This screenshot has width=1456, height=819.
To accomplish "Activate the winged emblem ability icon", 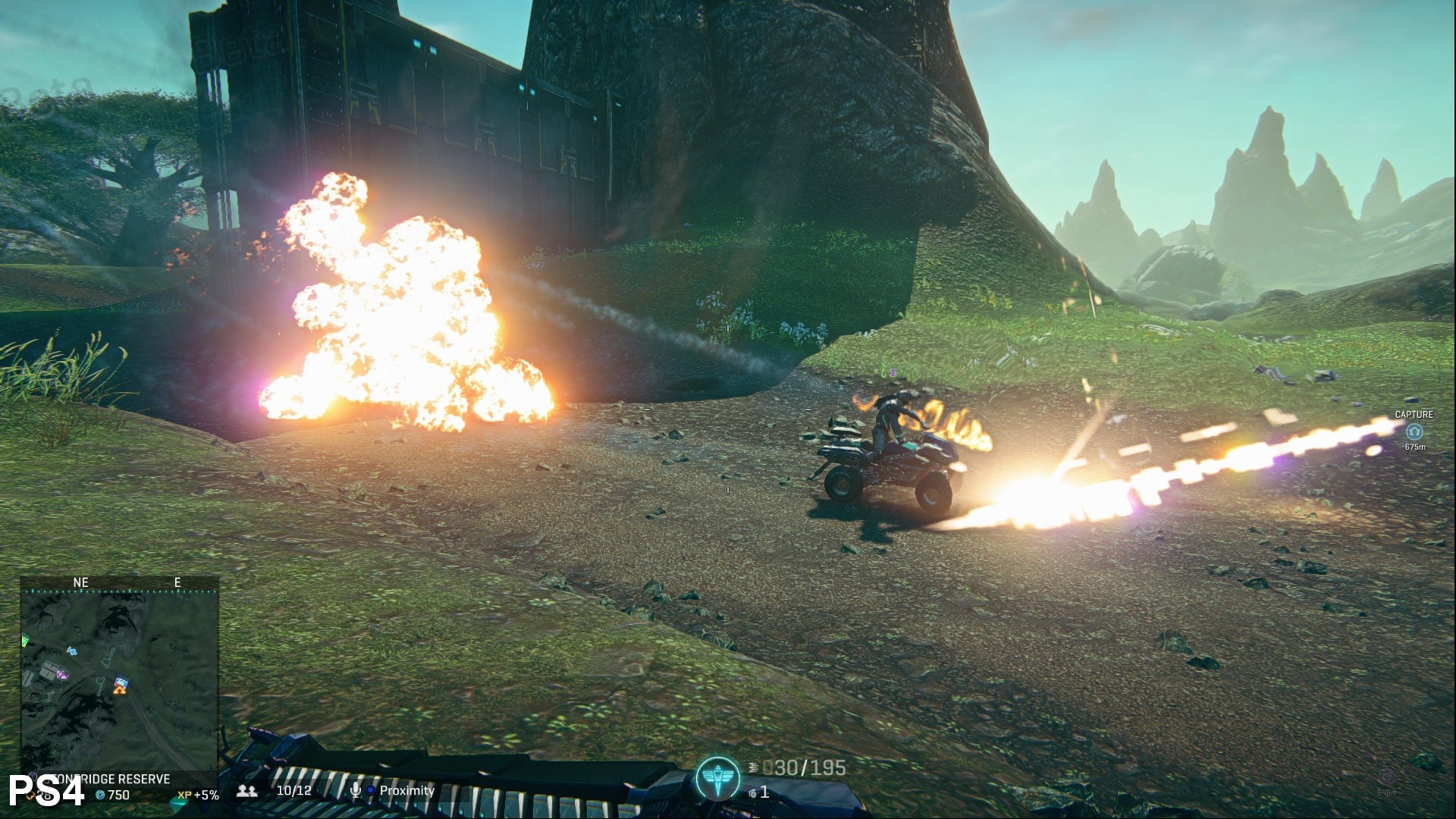I will tap(717, 779).
